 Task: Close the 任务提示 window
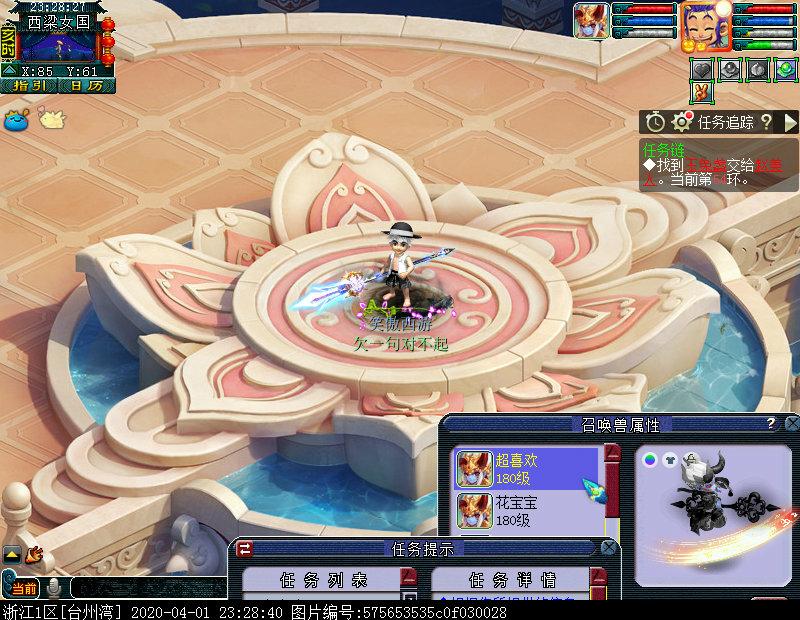[x=607, y=548]
